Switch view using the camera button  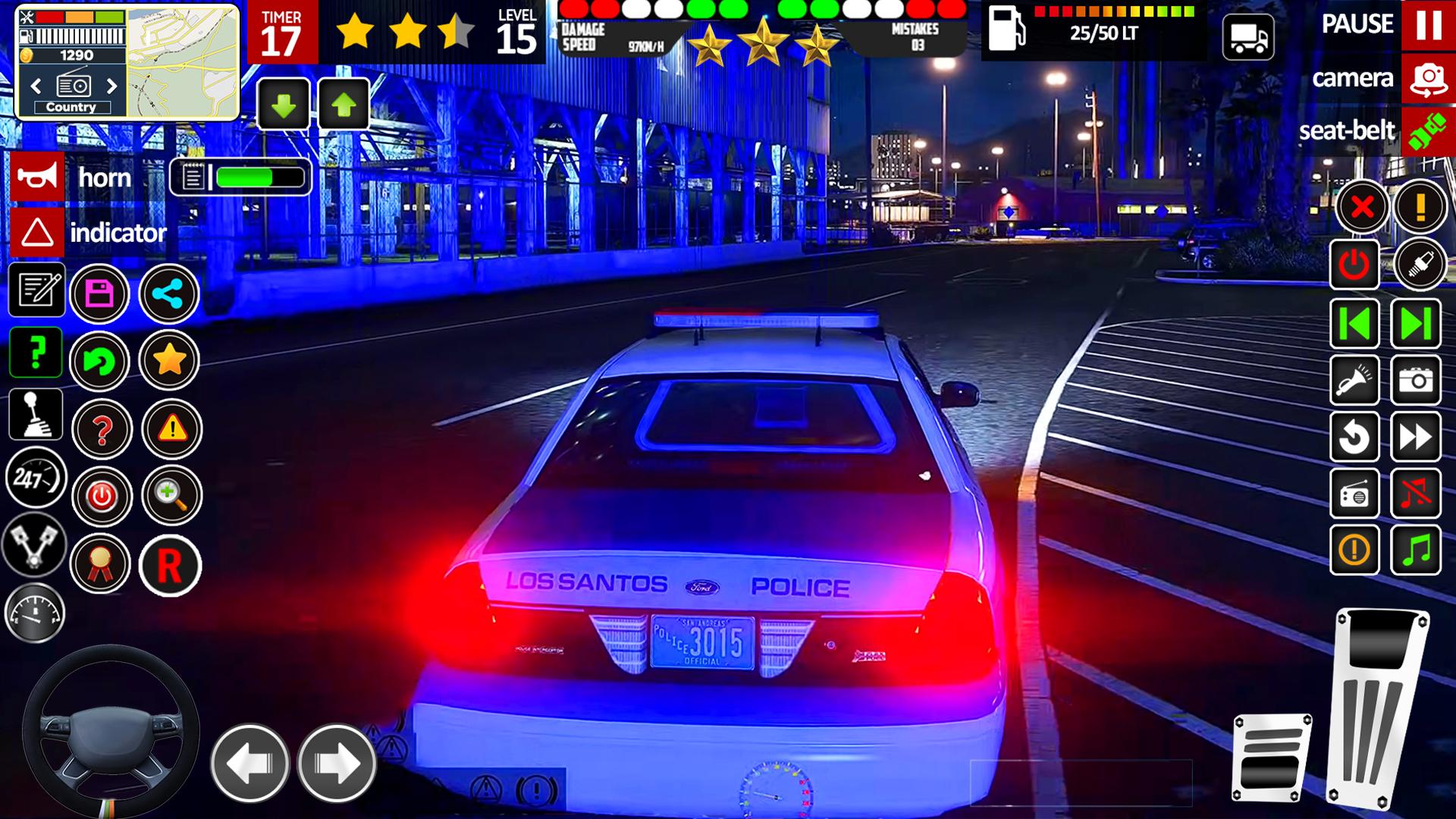(1428, 79)
